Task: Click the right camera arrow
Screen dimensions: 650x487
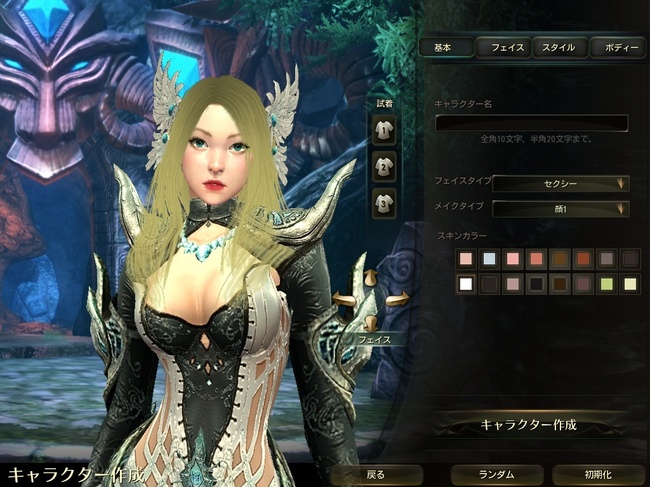Action: click(397, 299)
